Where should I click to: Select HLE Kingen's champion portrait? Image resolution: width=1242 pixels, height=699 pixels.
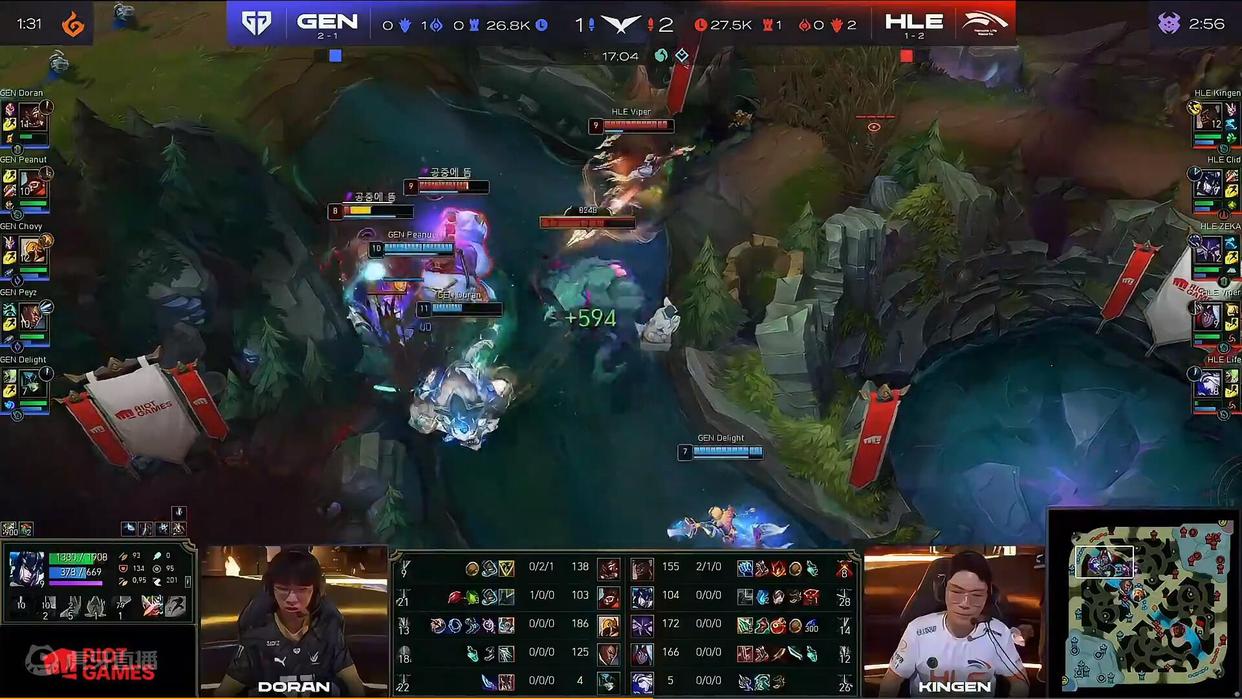pos(1209,115)
